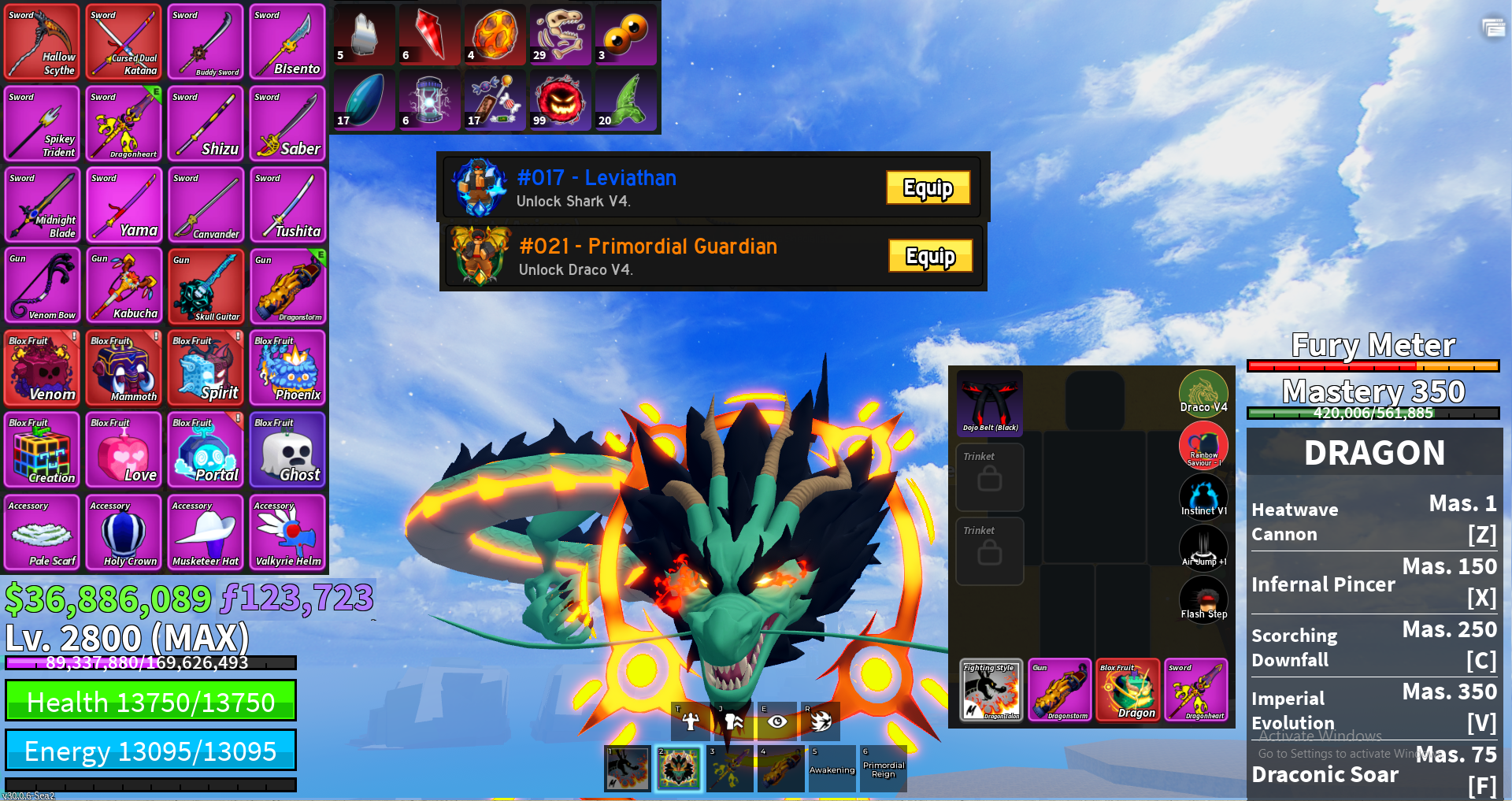
Task: Equip the Primordial Guardian title
Action: pos(930,256)
